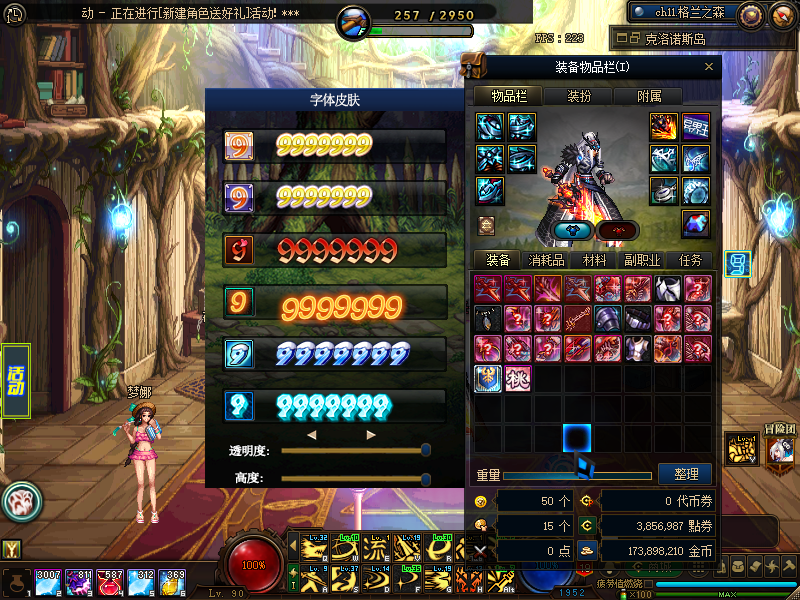Adjust the 高度 height slider handle

point(426,478)
